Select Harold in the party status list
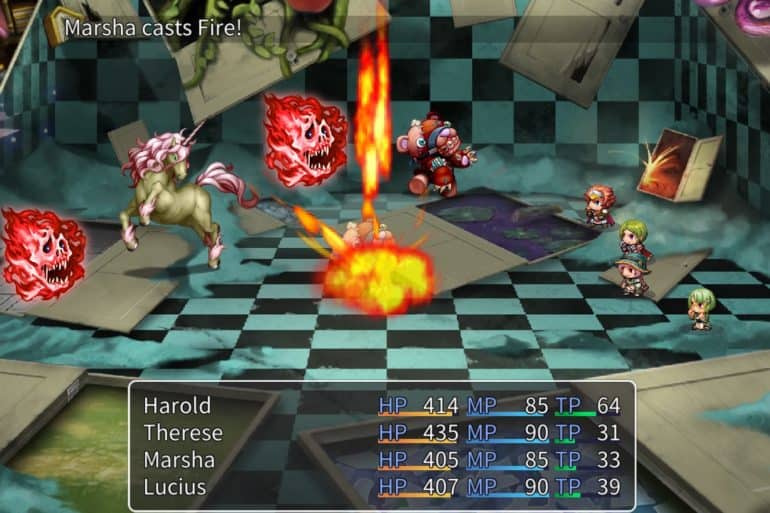Image resolution: width=770 pixels, height=513 pixels. coord(178,406)
